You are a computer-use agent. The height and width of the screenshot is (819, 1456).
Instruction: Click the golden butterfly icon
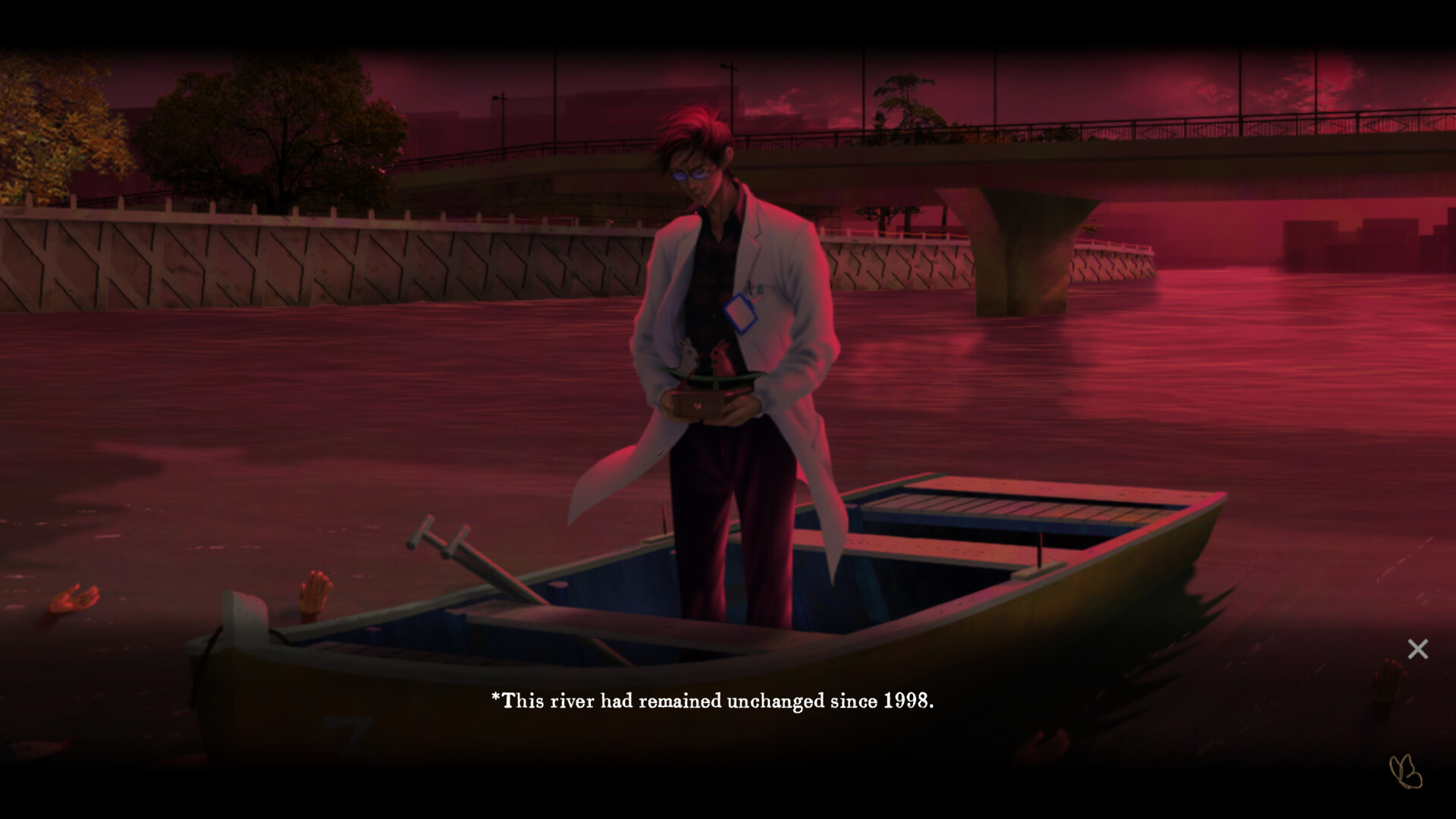click(1405, 772)
